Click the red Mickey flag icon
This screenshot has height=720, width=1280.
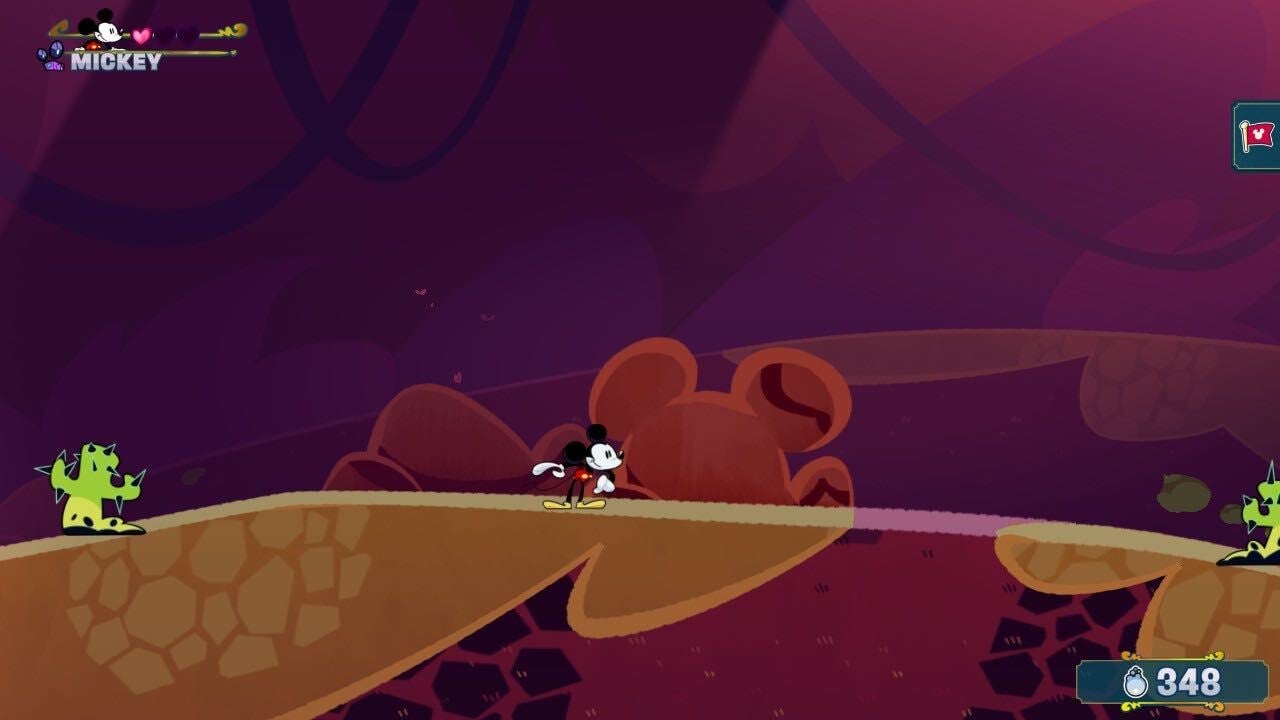(x=1257, y=135)
